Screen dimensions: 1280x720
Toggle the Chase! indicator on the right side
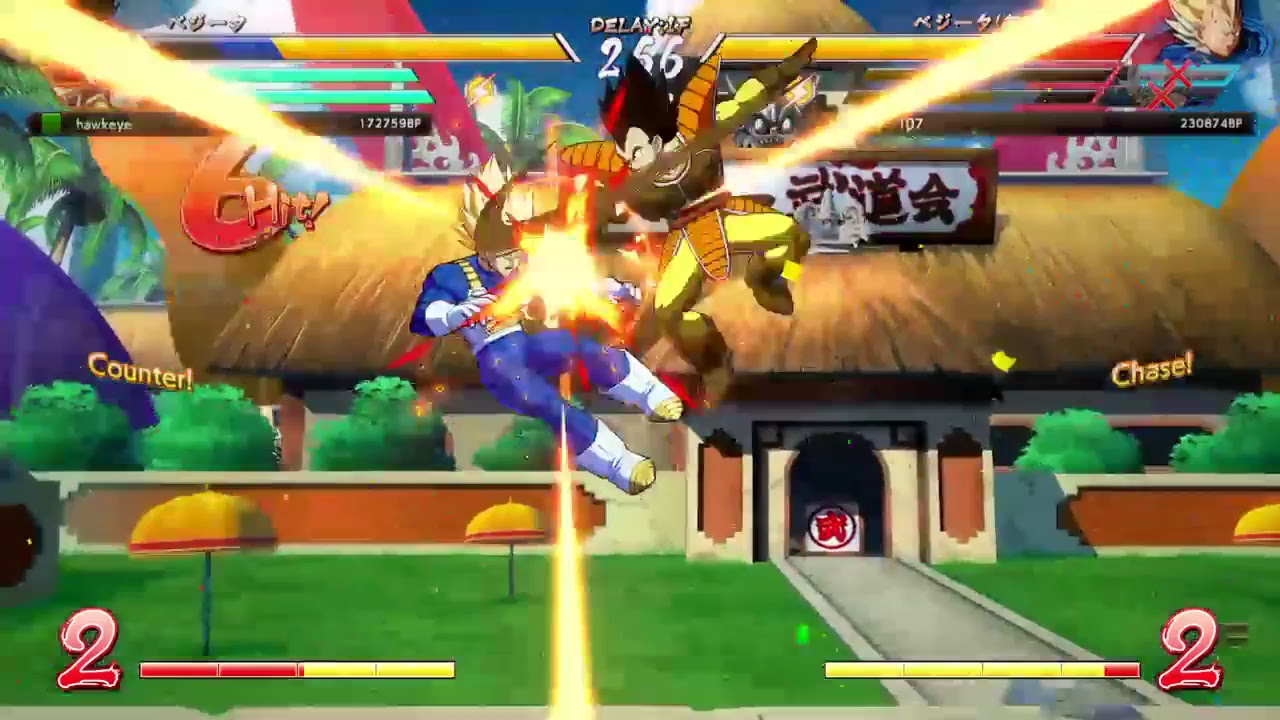click(1154, 371)
